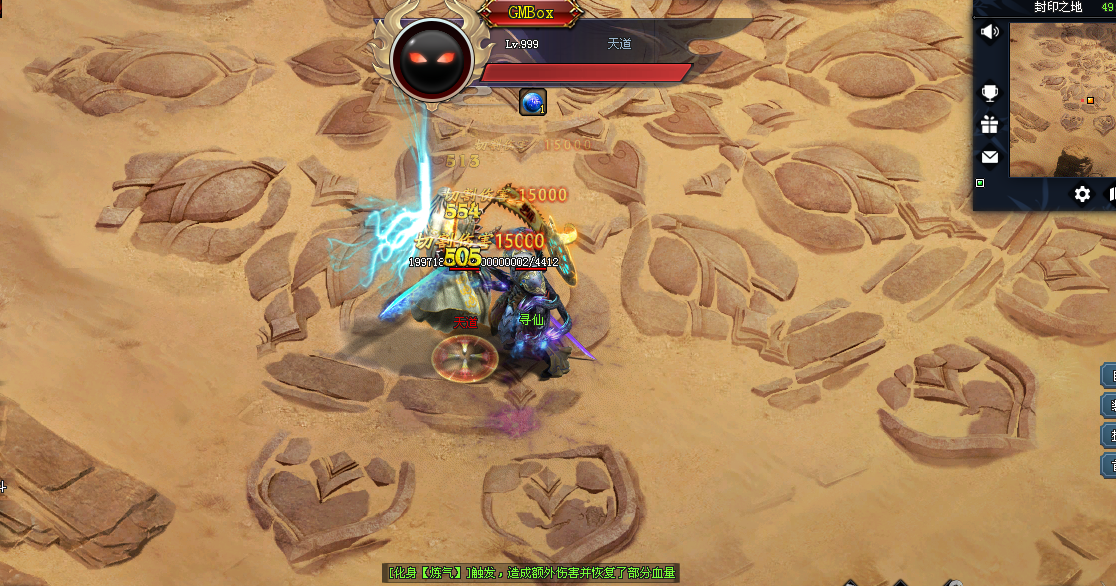The image size is (1116, 586).
Task: Open the gear settings icon
Action: coord(1082,194)
